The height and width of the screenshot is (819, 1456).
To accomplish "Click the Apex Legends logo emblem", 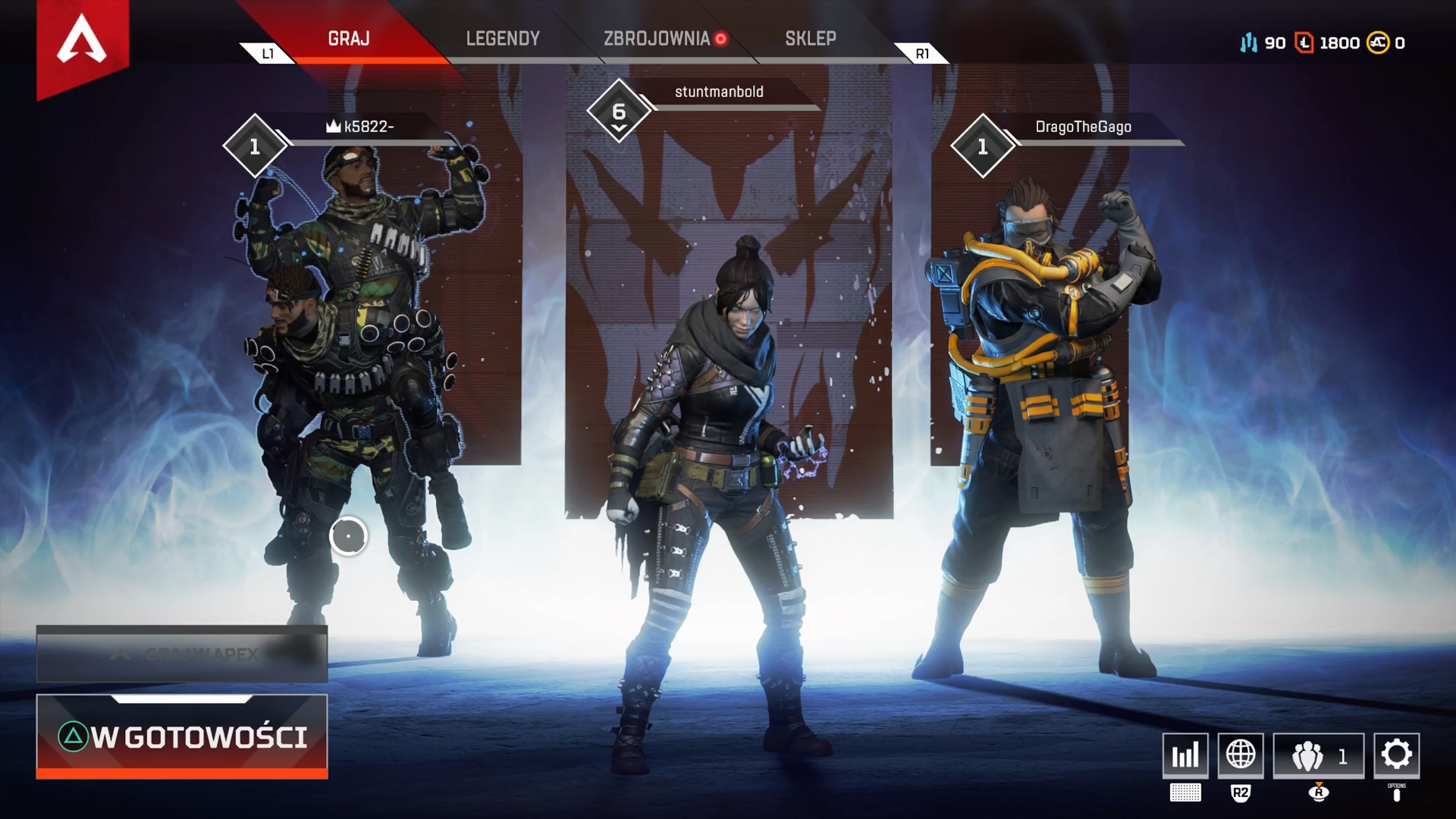I will [x=82, y=42].
